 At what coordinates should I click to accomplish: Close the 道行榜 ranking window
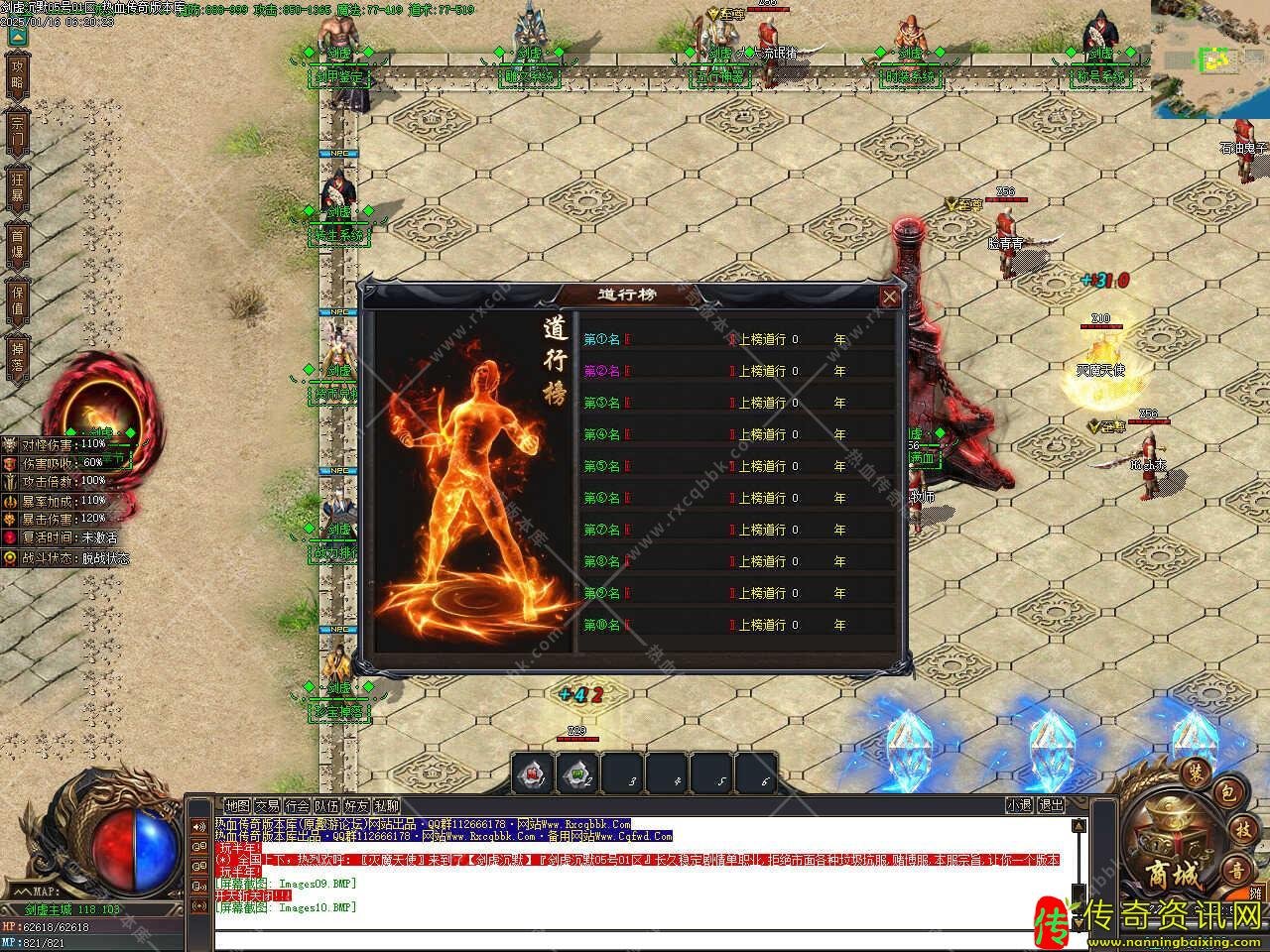point(890,297)
